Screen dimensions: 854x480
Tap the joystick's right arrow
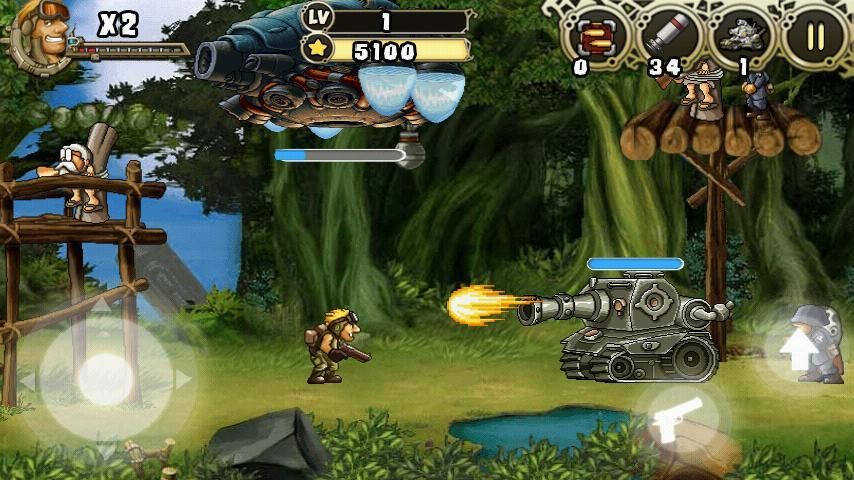tap(183, 380)
